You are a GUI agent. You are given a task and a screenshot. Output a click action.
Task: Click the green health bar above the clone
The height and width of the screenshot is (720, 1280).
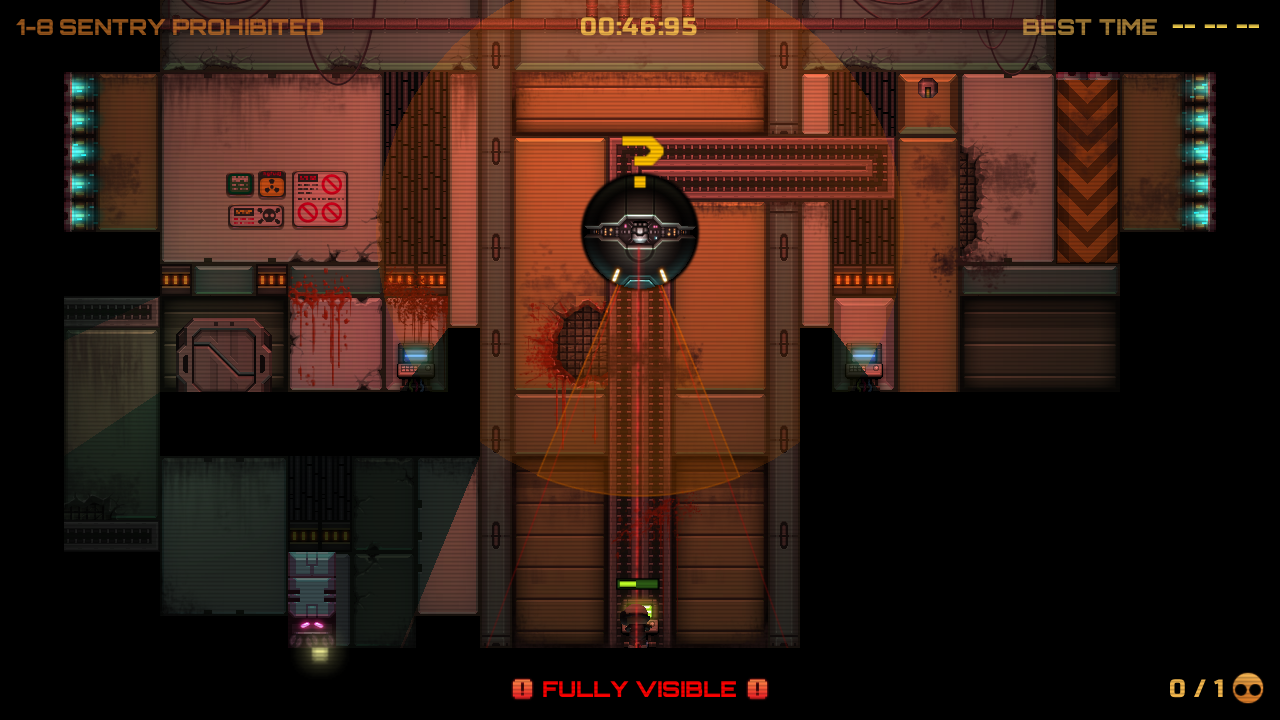click(637, 585)
